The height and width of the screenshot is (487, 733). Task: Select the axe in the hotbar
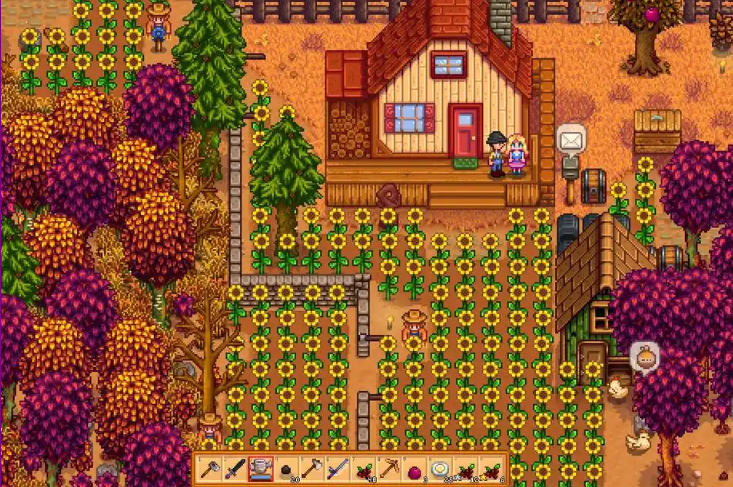(312, 467)
